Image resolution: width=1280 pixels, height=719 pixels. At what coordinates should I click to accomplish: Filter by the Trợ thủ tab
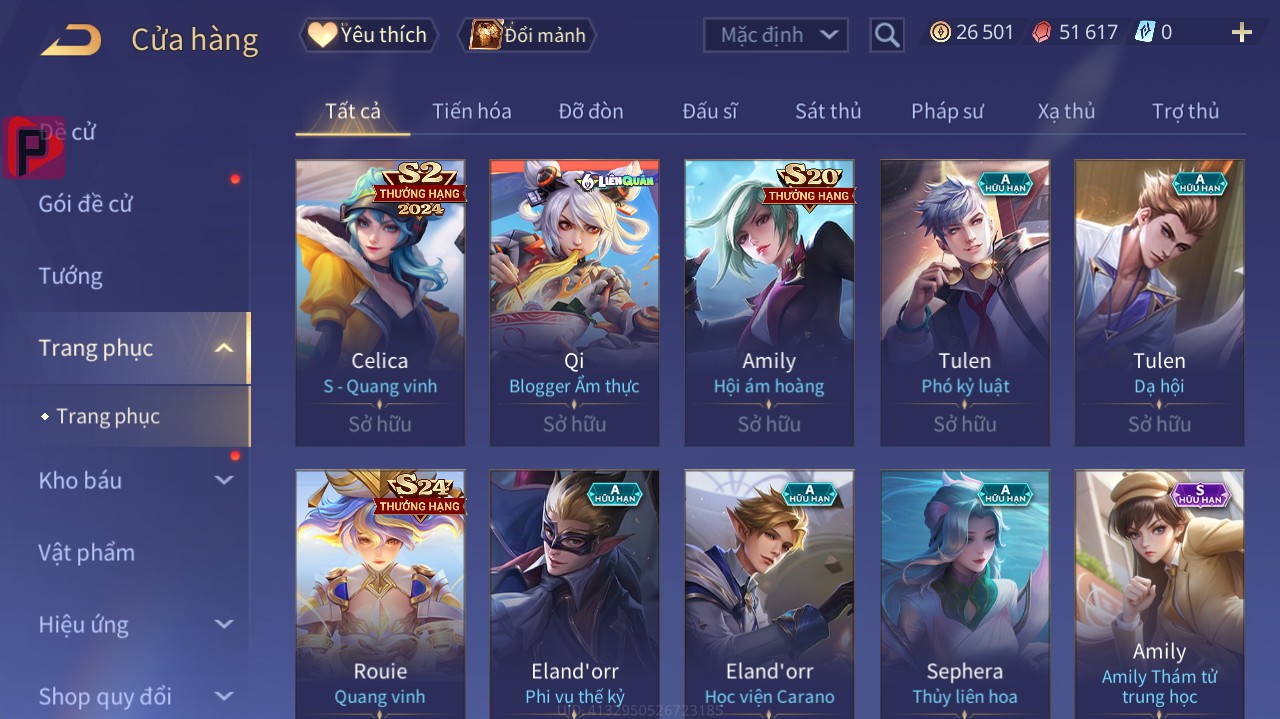(1185, 111)
